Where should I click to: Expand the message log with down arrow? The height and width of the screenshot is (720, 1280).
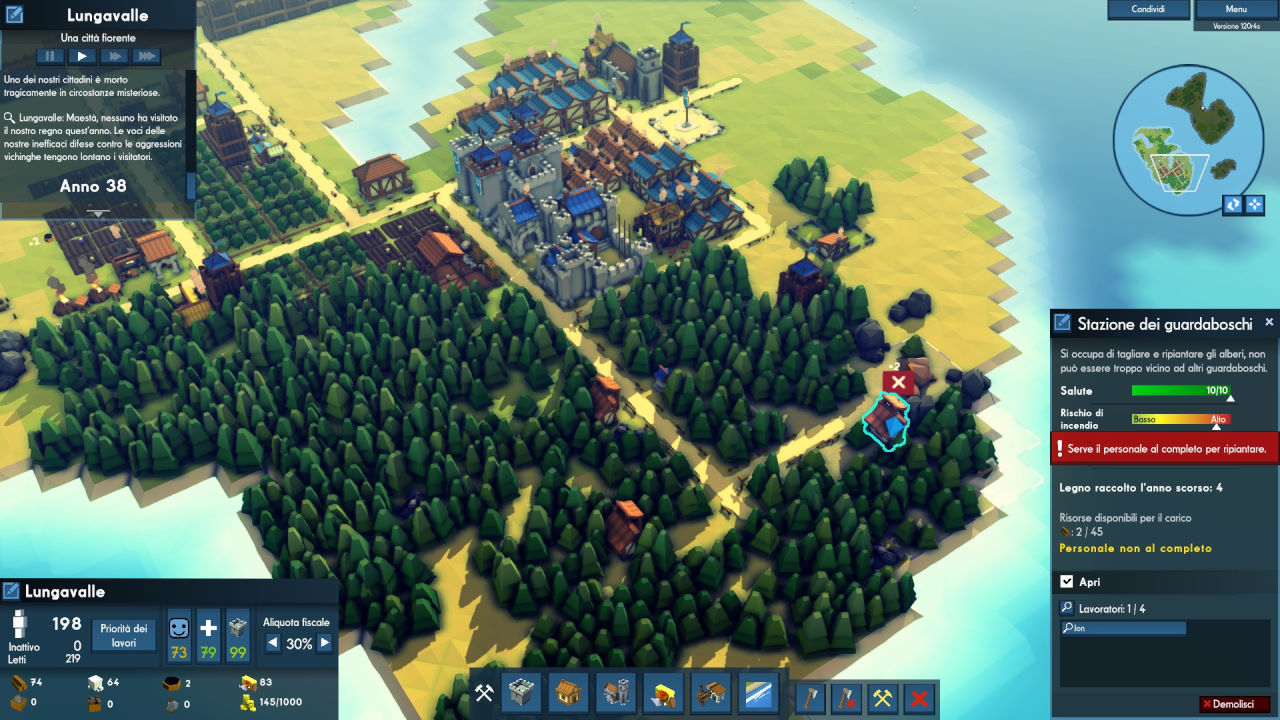click(98, 213)
